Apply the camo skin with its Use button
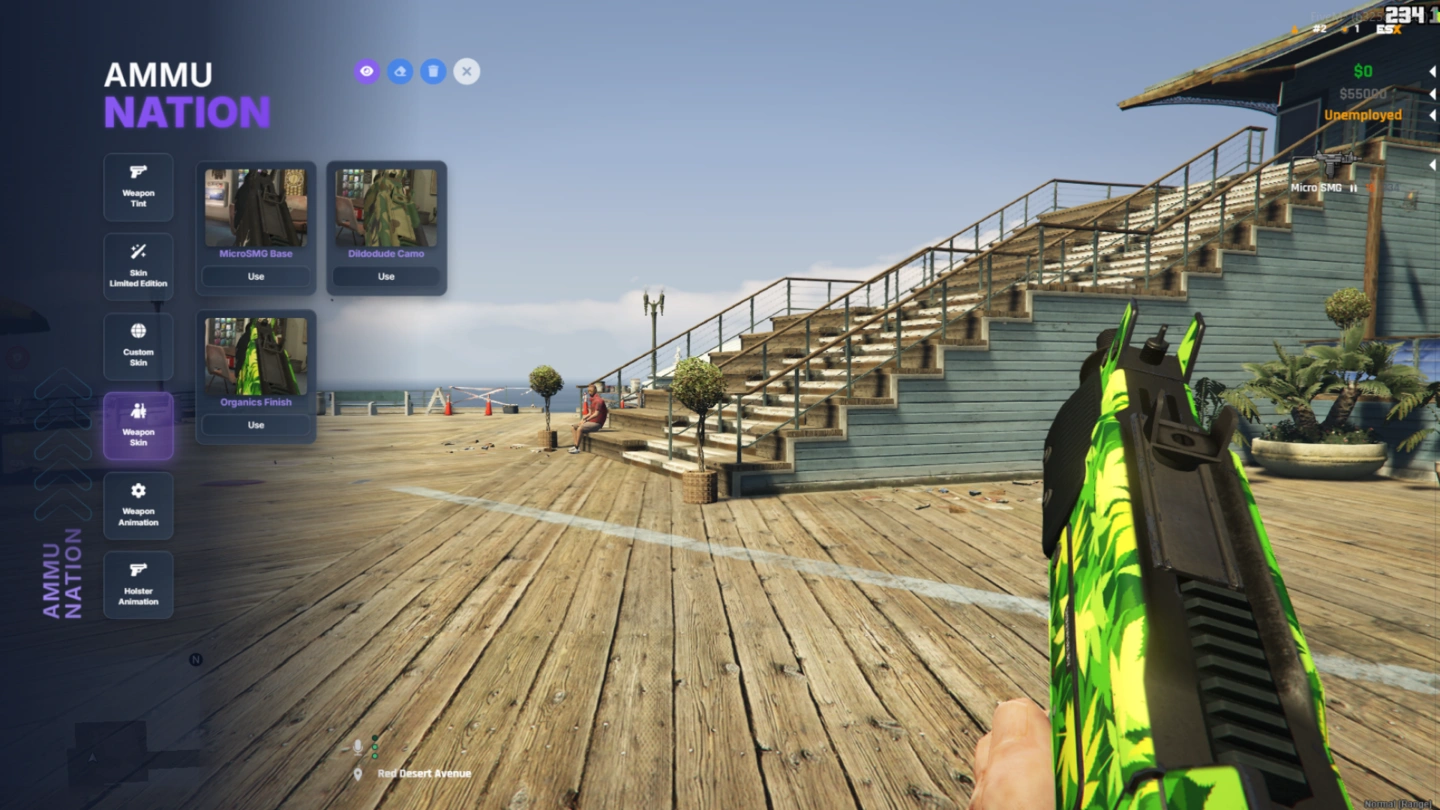Image resolution: width=1440 pixels, height=810 pixels. 386,277
